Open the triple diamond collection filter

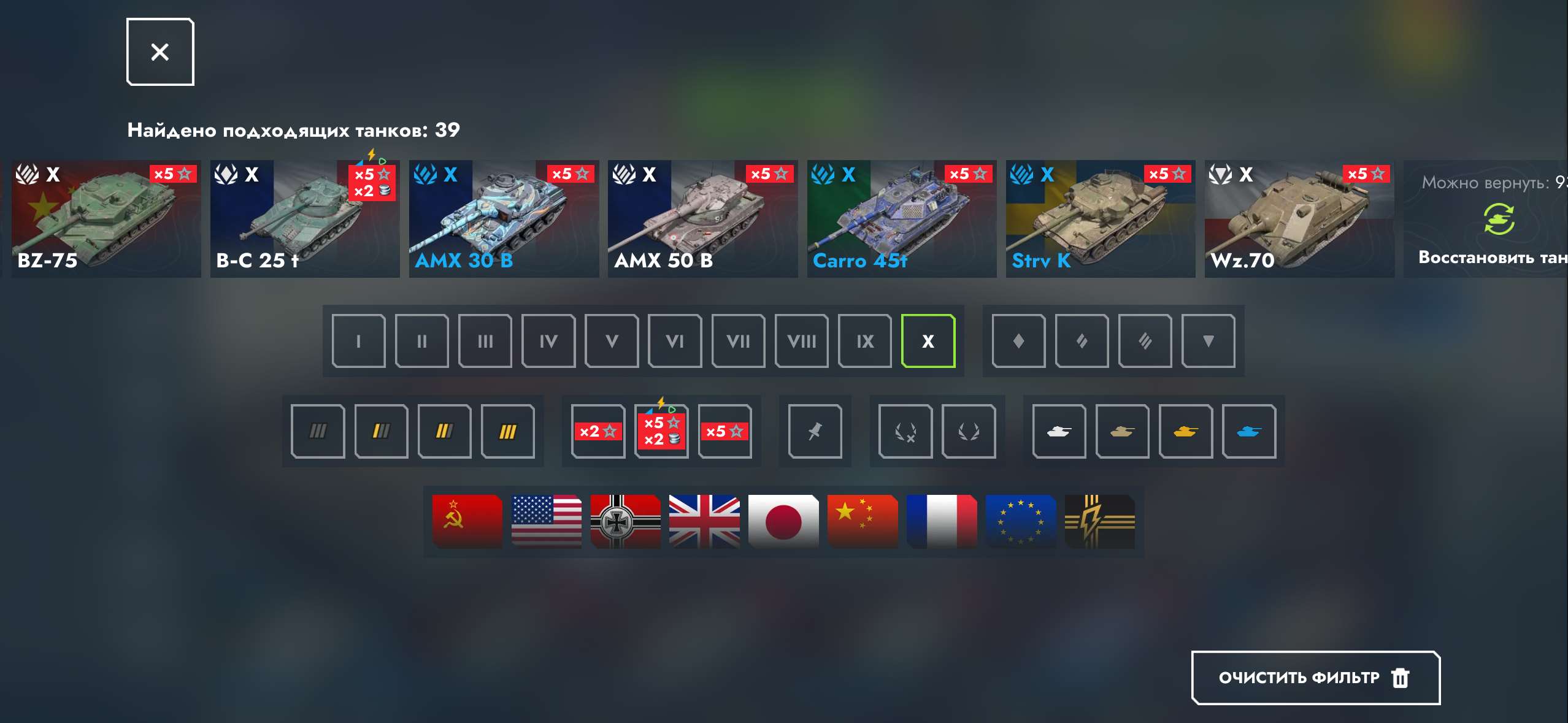[1146, 341]
